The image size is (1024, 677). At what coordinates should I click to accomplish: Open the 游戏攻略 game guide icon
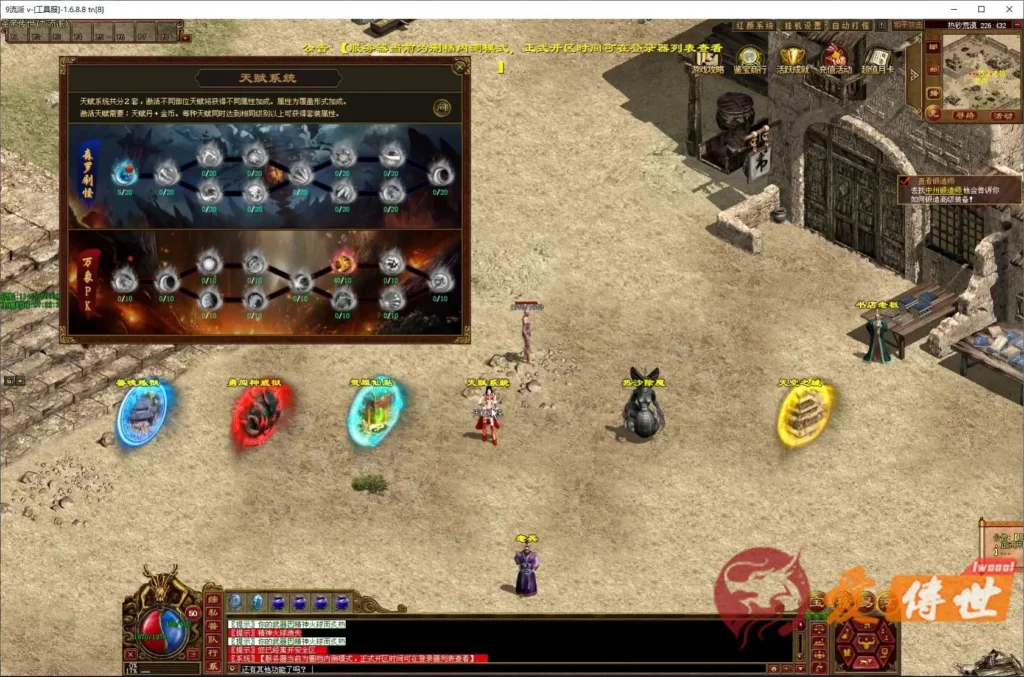tap(707, 60)
